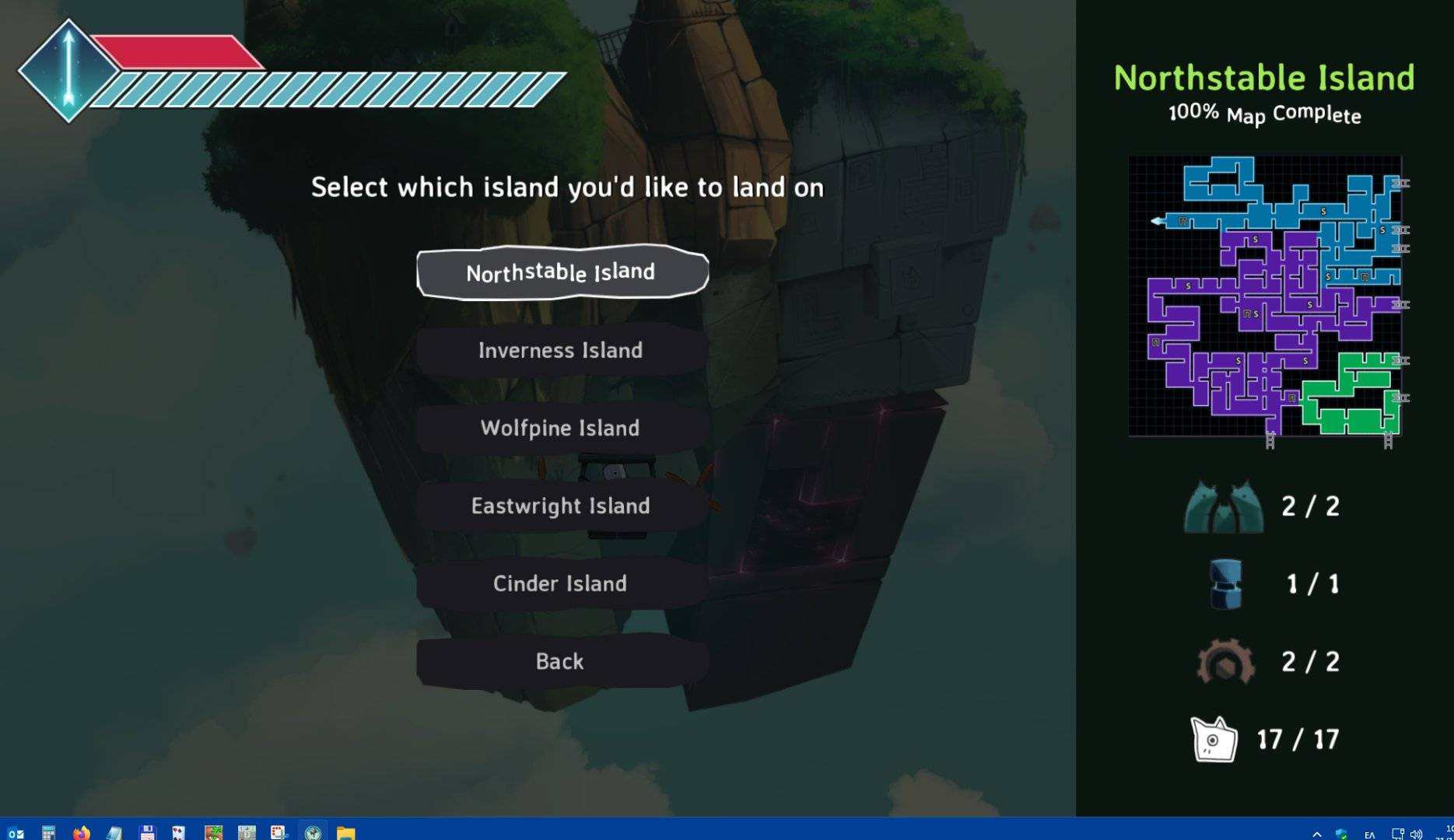1454x840 pixels.
Task: Choose "Wolfpine Island"
Action: click(562, 428)
